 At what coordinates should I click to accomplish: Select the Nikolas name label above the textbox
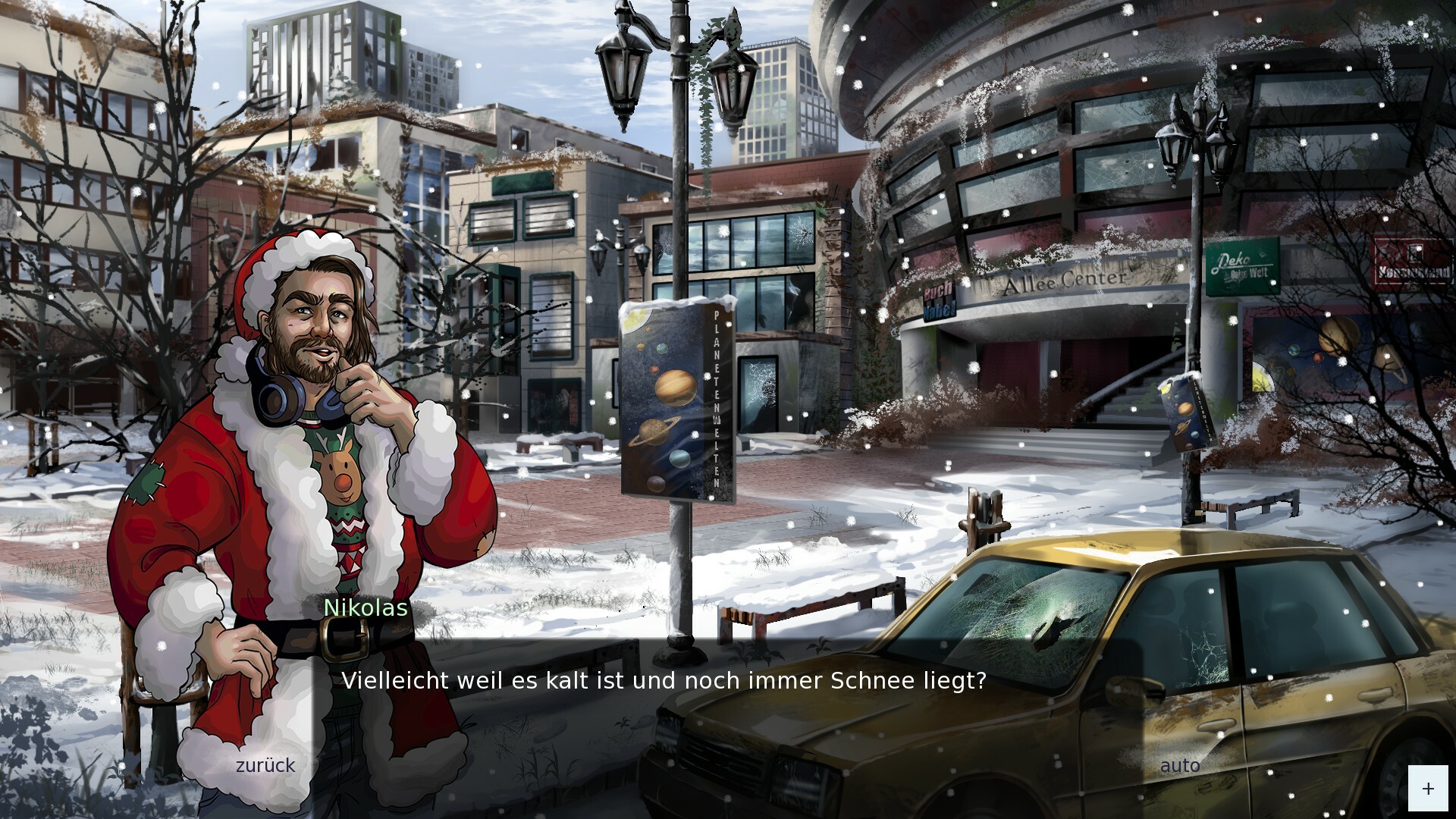coord(365,608)
